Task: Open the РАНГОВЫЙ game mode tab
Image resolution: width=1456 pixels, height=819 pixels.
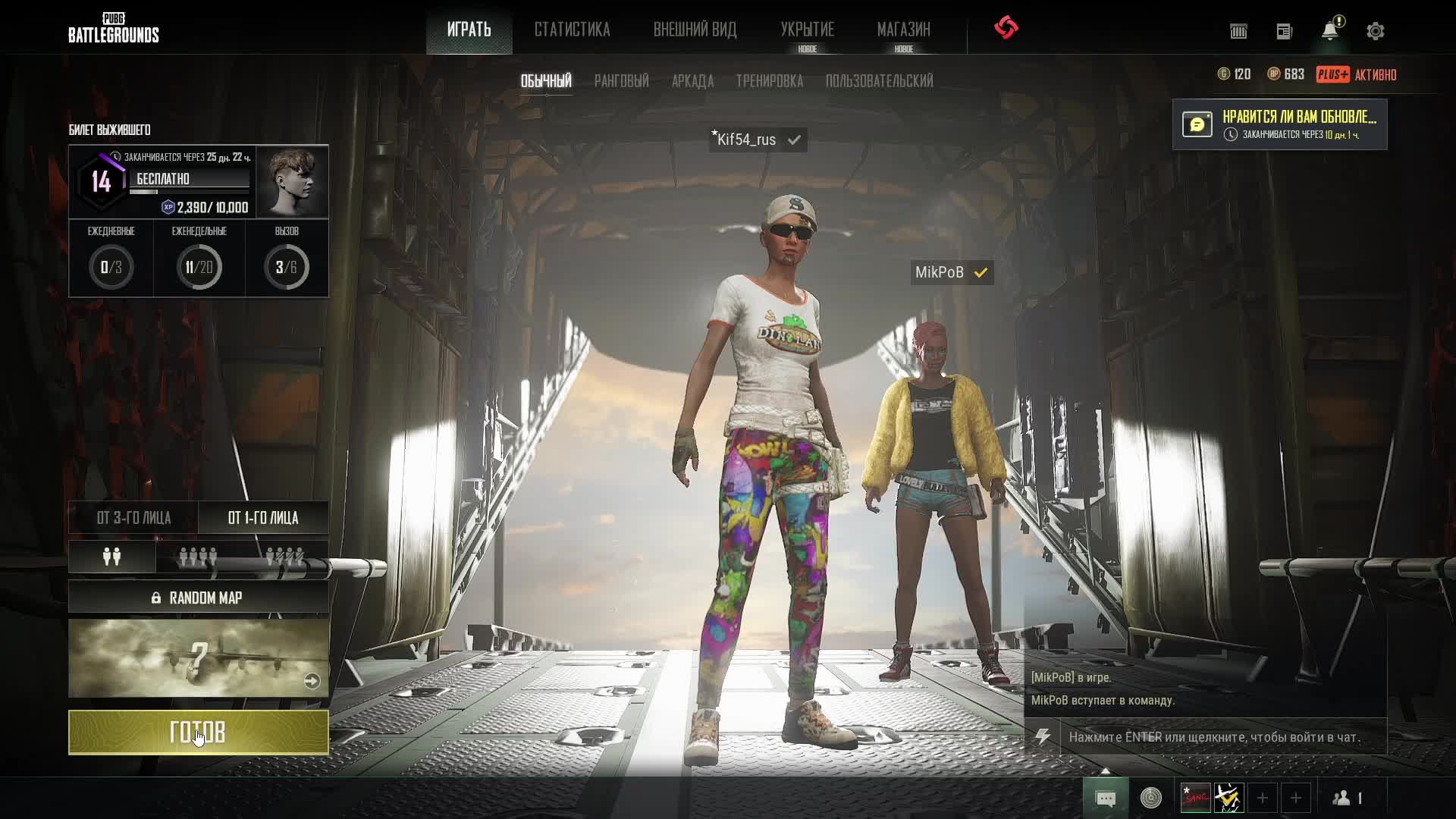Action: (622, 80)
